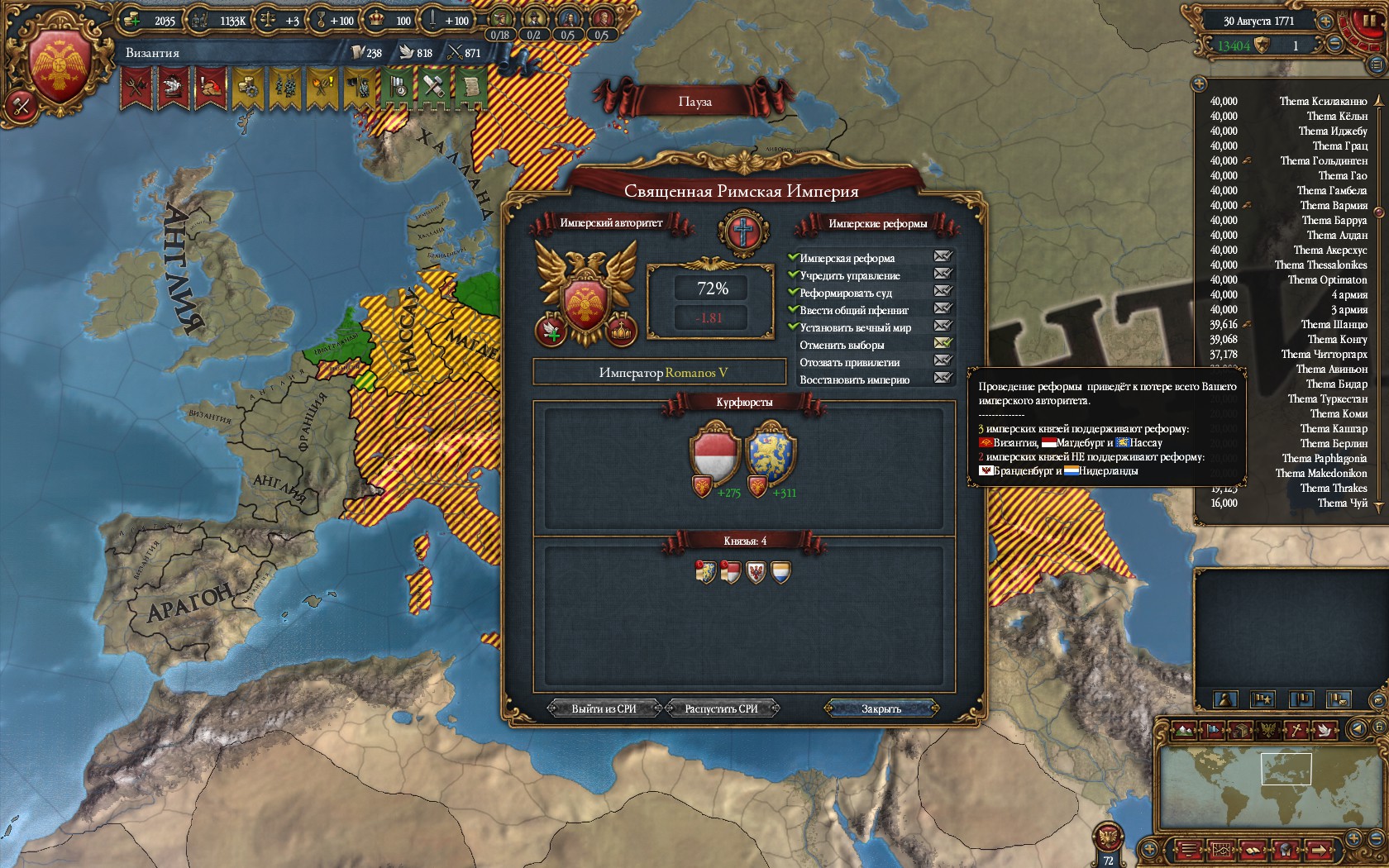This screenshot has height=868, width=1389.
Task: Select the Nassau elector lion shield
Action: pos(770,453)
